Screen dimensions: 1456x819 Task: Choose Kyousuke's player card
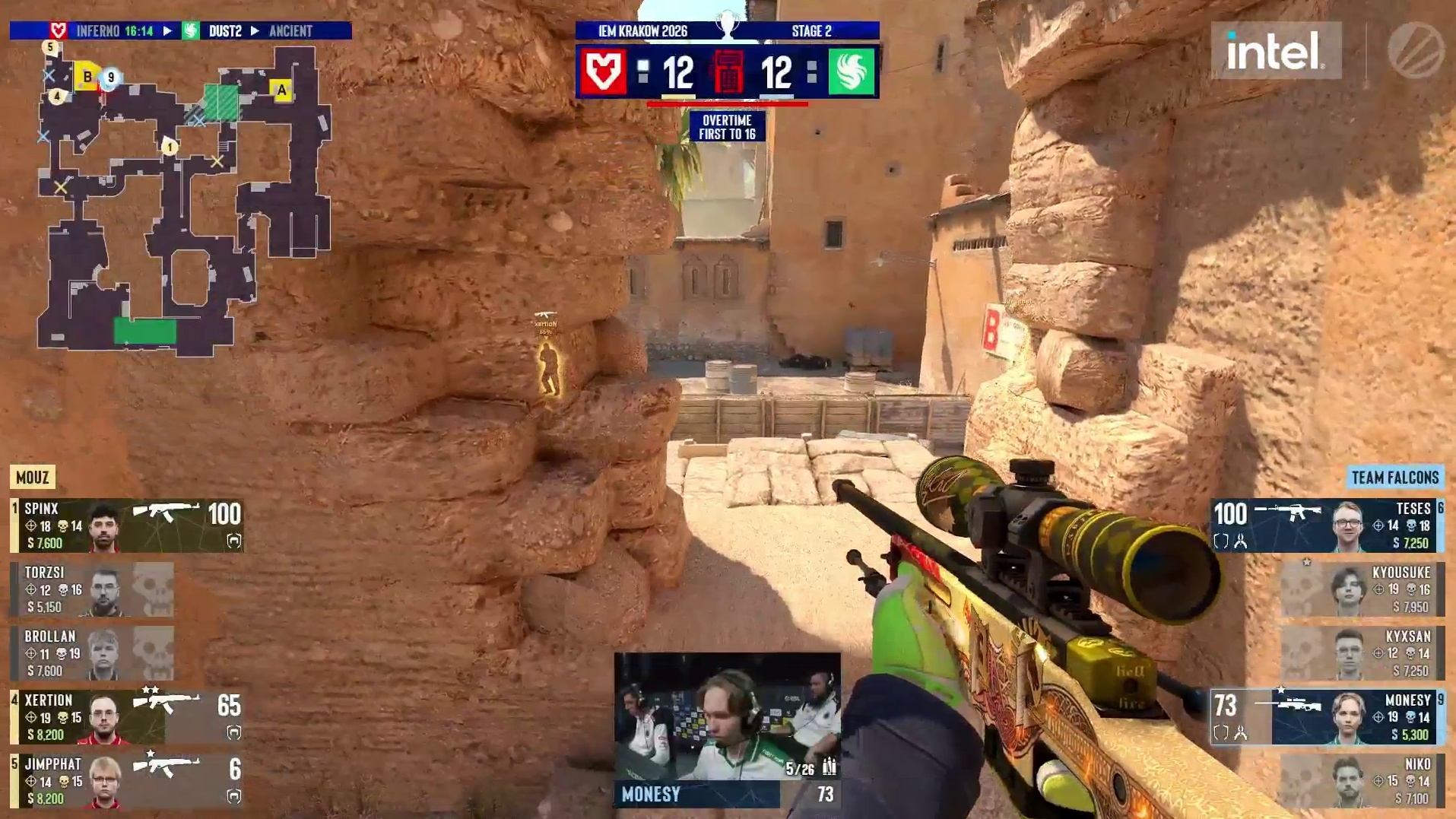click(x=1362, y=589)
